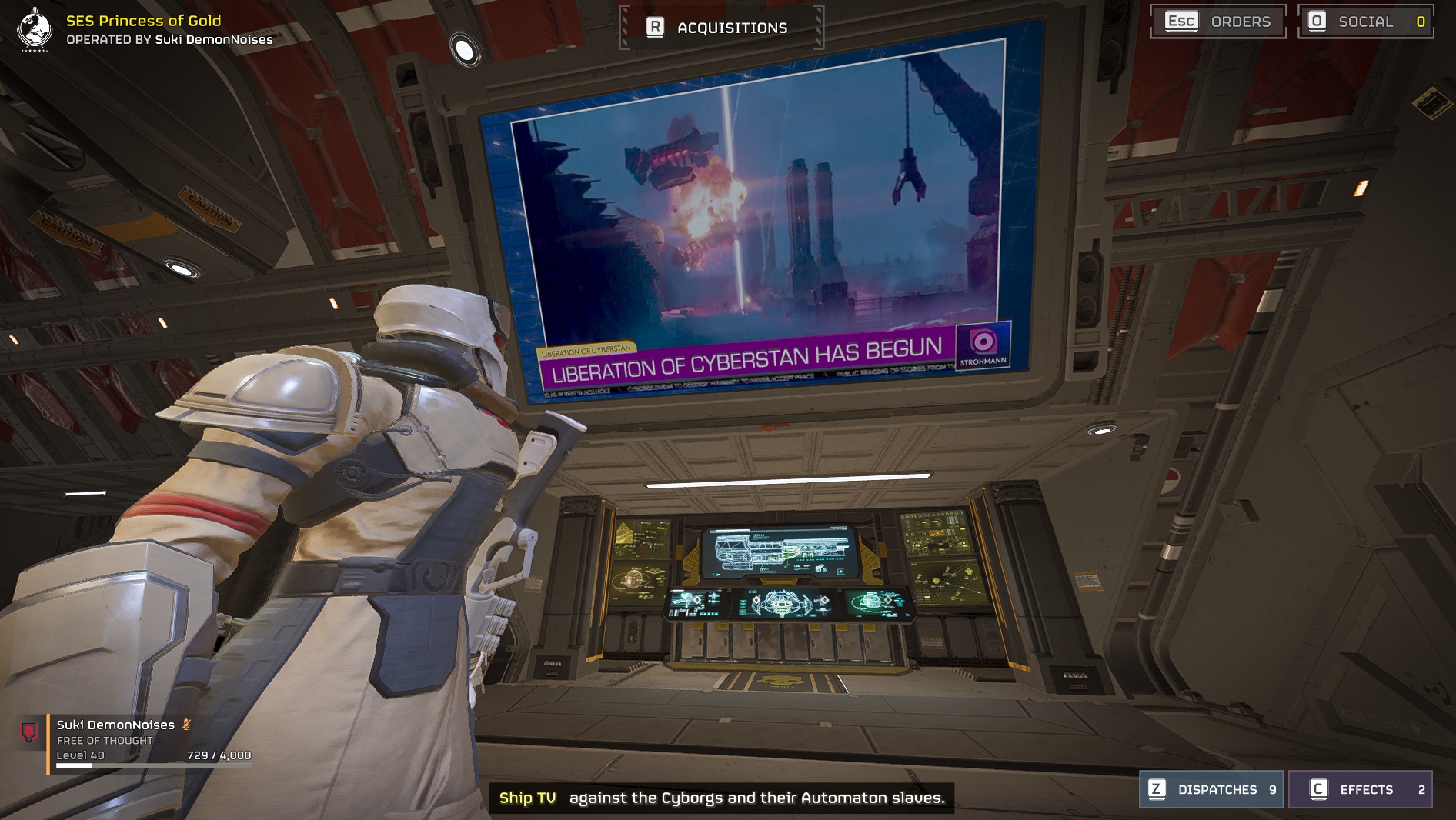
Task: Open the Orders panel
Action: tap(1217, 22)
